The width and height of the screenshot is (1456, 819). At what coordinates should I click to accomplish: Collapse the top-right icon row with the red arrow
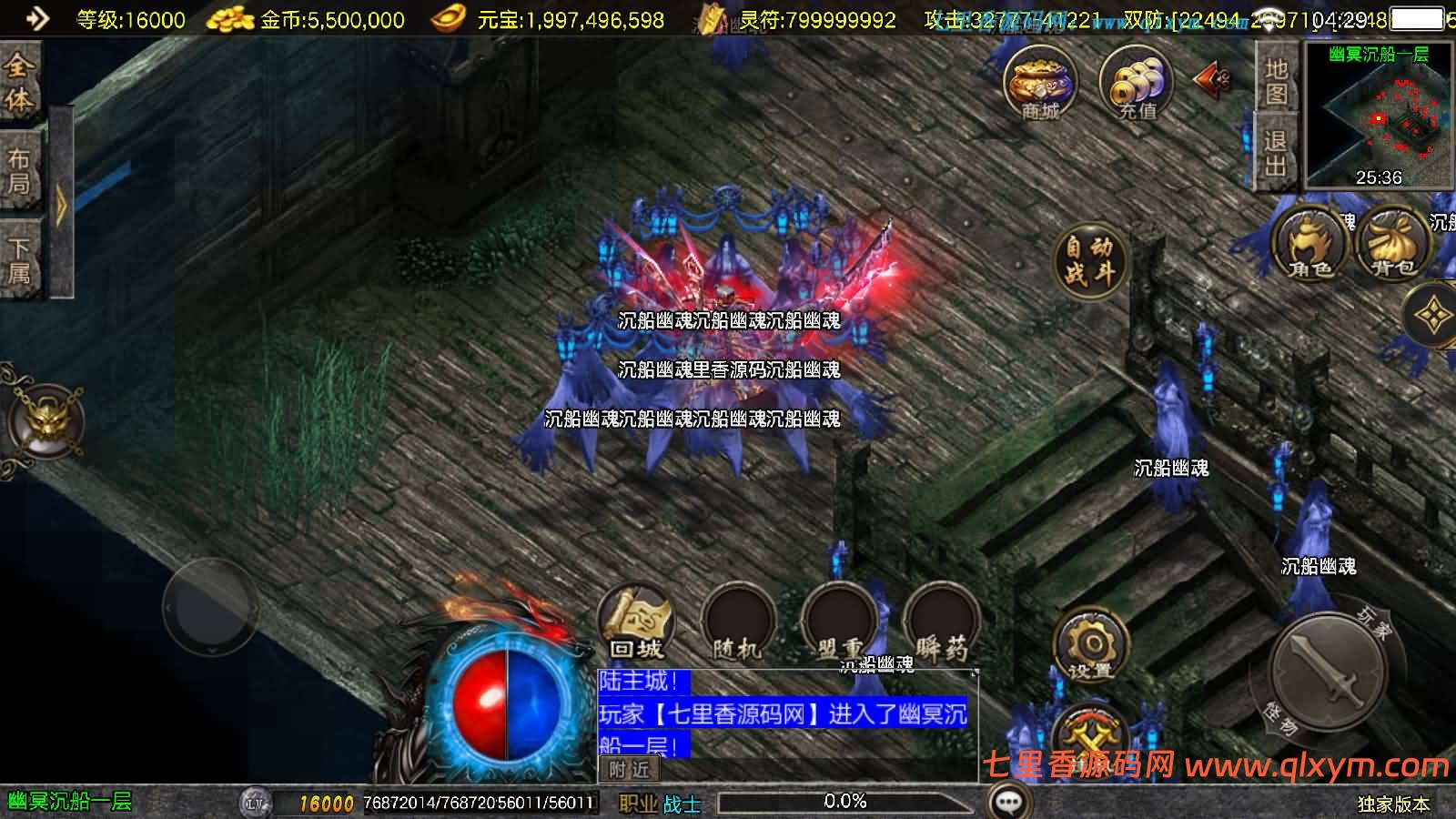coord(1213,80)
